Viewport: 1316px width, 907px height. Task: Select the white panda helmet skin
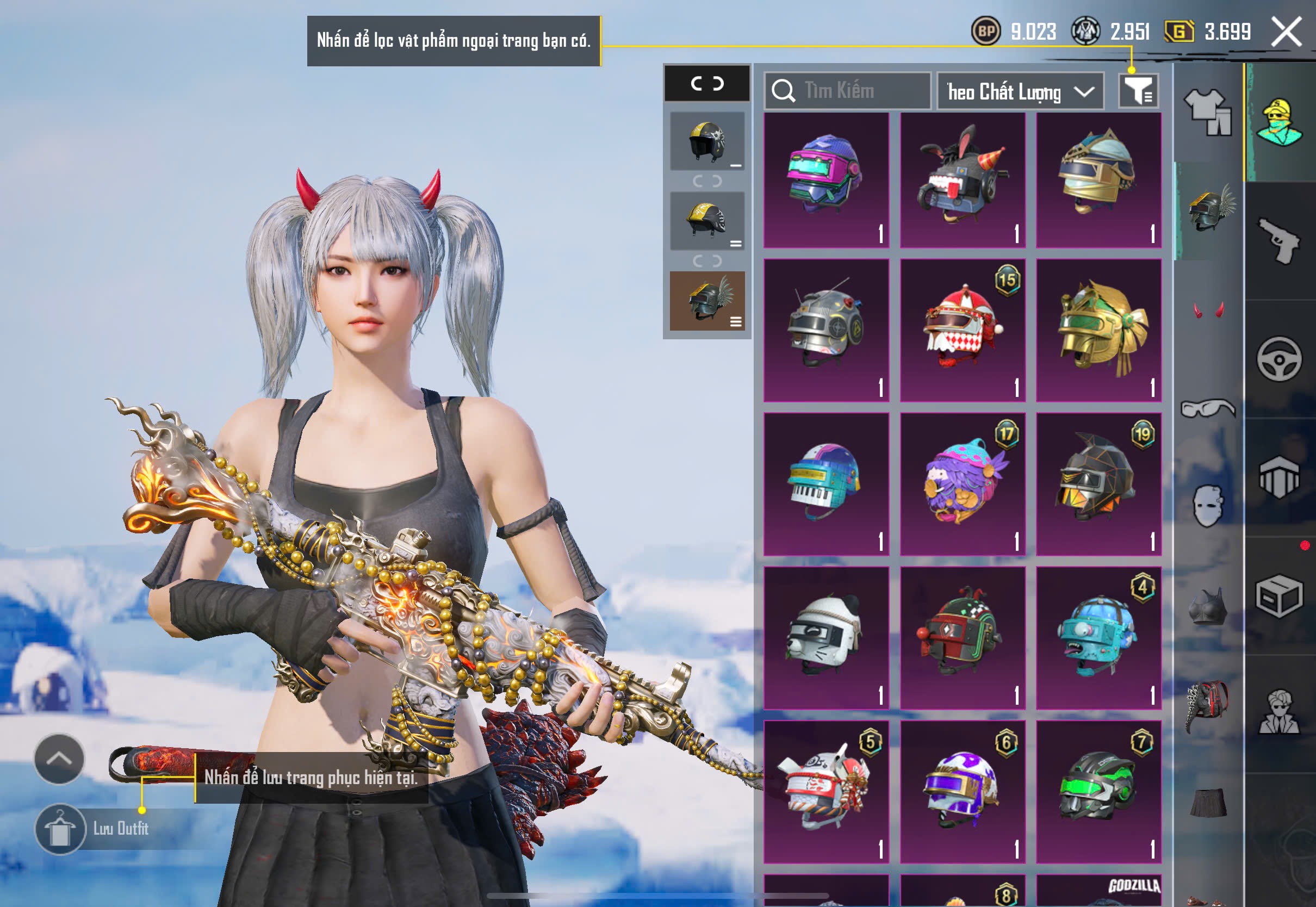pyautogui.click(x=826, y=638)
